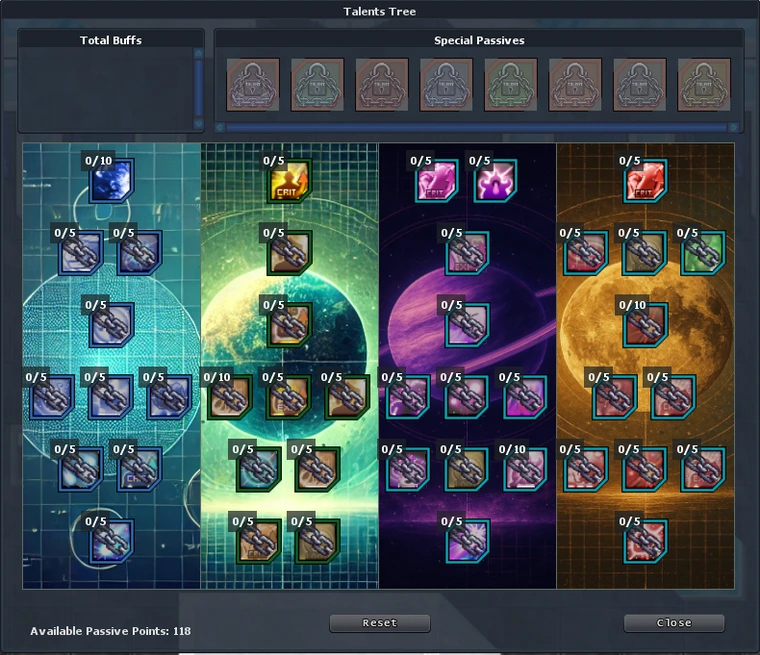The image size is (760, 655).
Task: Close the Talents Tree window
Action: (x=673, y=623)
